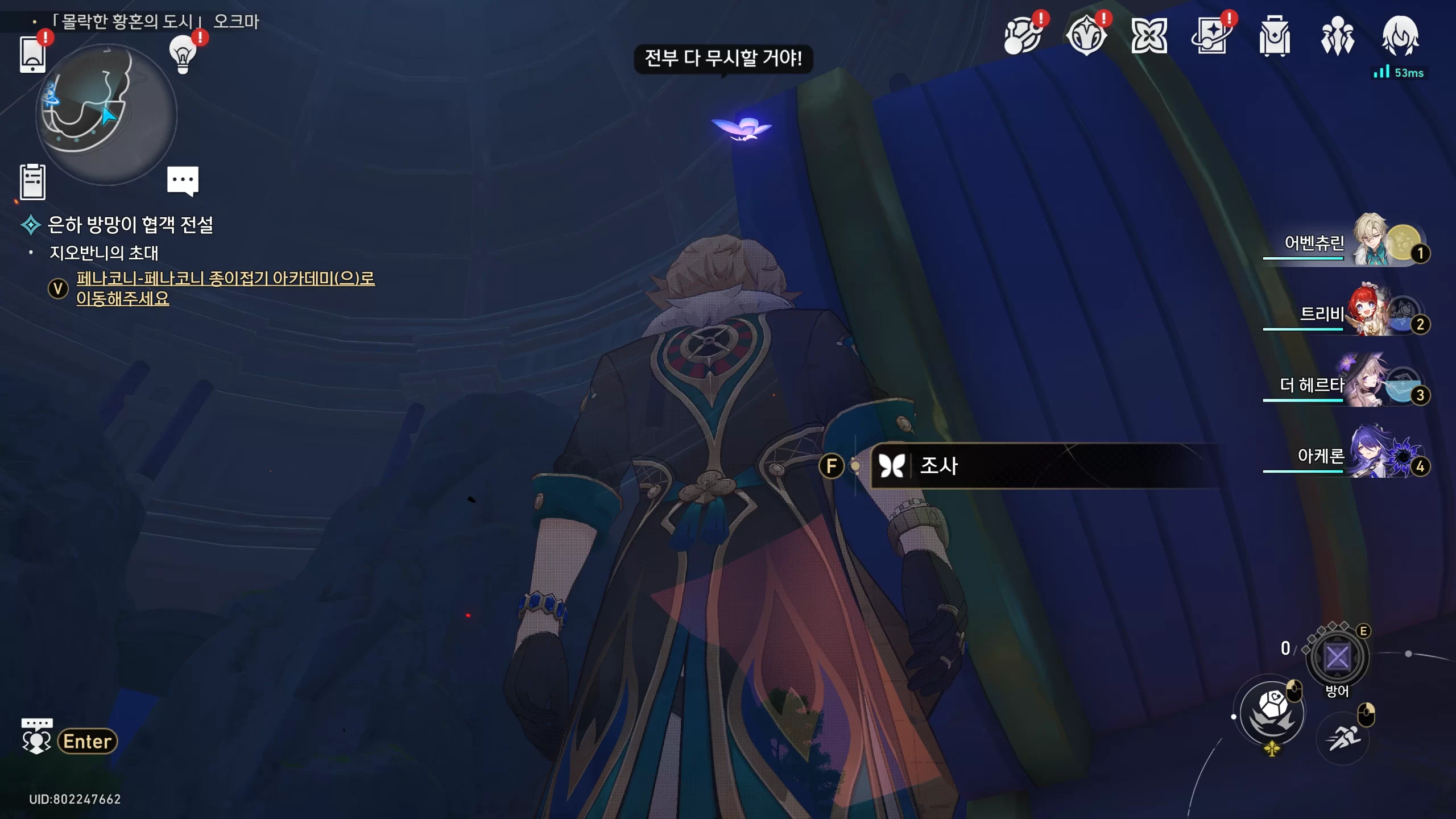Image resolution: width=1456 pixels, height=819 pixels.
Task: Open the chat speech bubble
Action: click(x=183, y=181)
